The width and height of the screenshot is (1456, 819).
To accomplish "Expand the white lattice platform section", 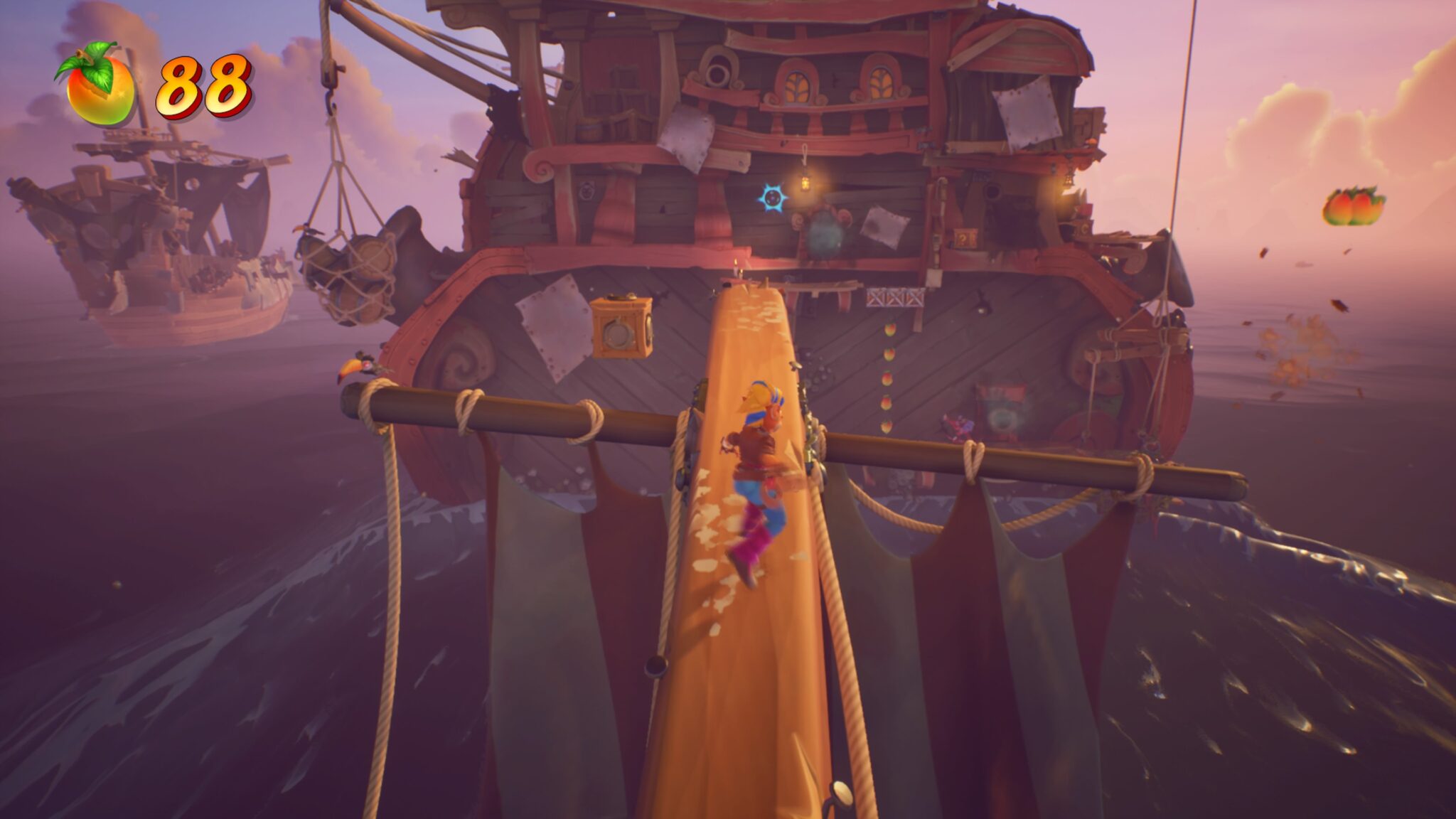I will pyautogui.click(x=894, y=299).
